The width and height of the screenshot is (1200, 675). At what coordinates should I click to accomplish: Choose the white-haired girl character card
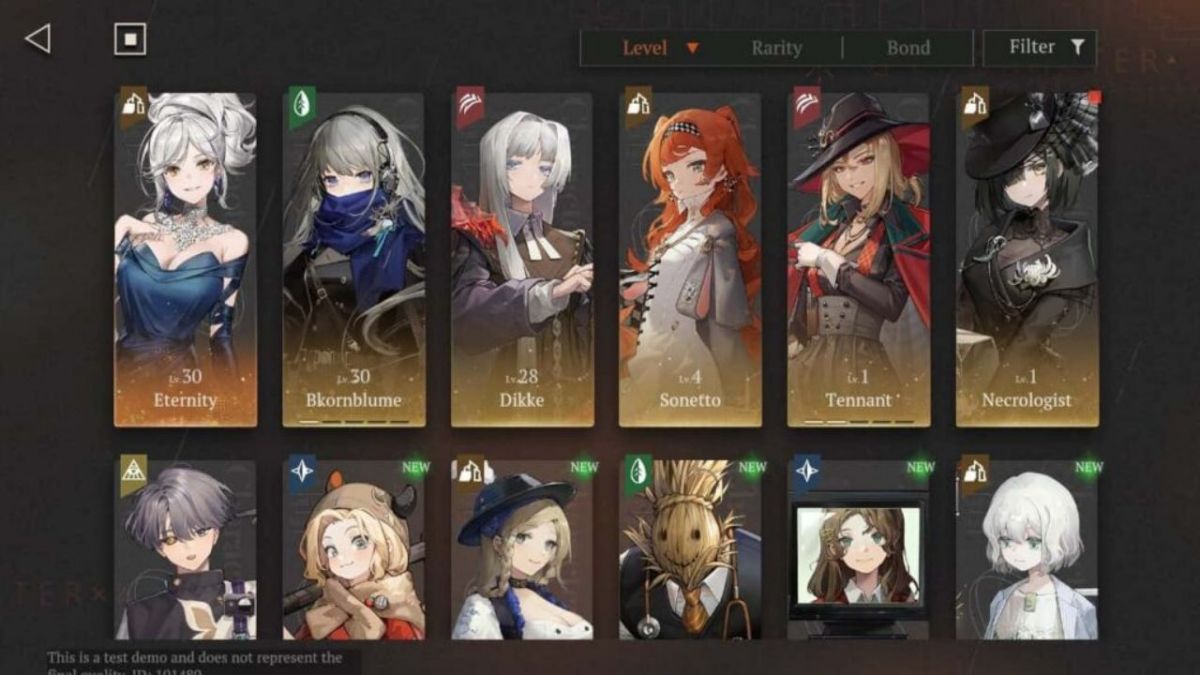click(x=1027, y=550)
